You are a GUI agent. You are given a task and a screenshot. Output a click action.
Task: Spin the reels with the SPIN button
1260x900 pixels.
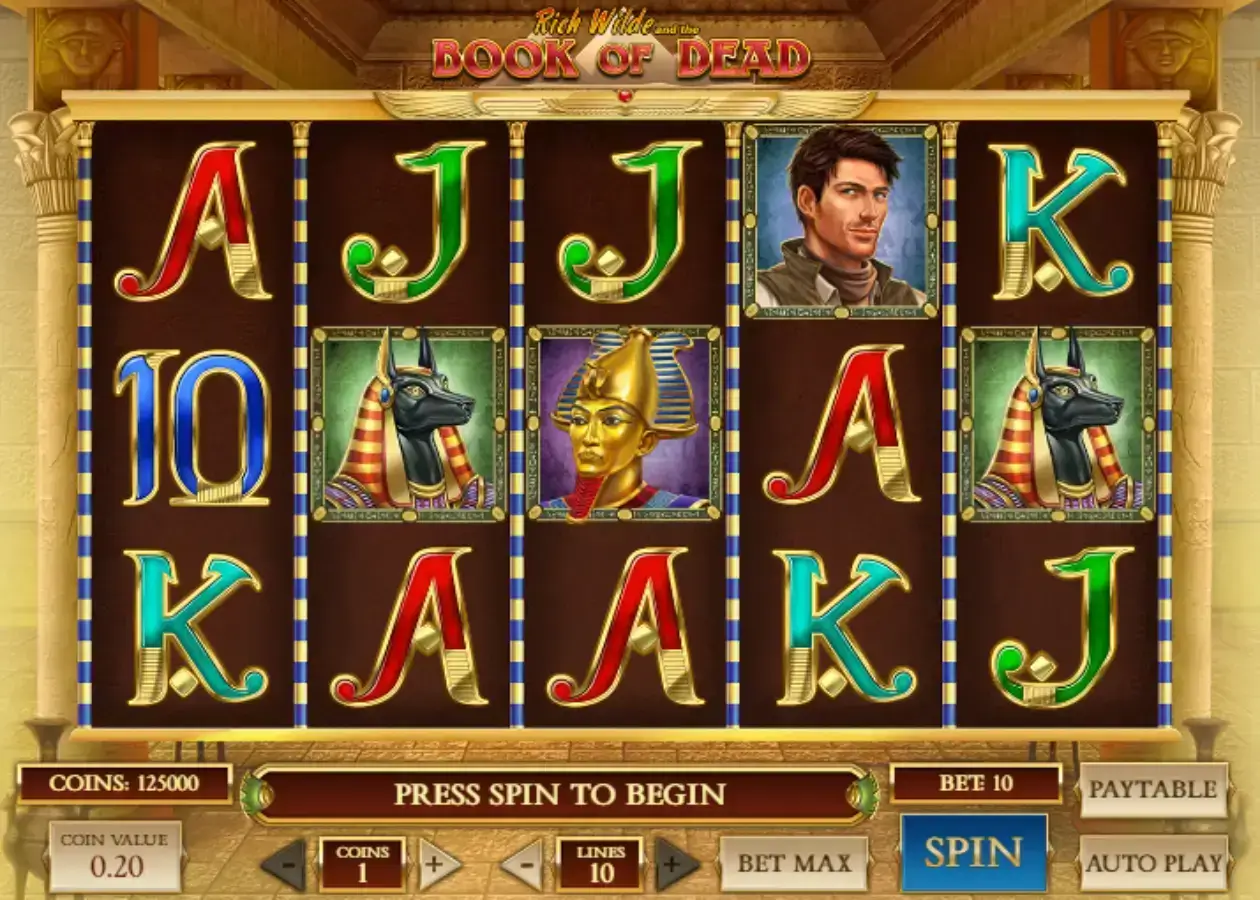973,853
